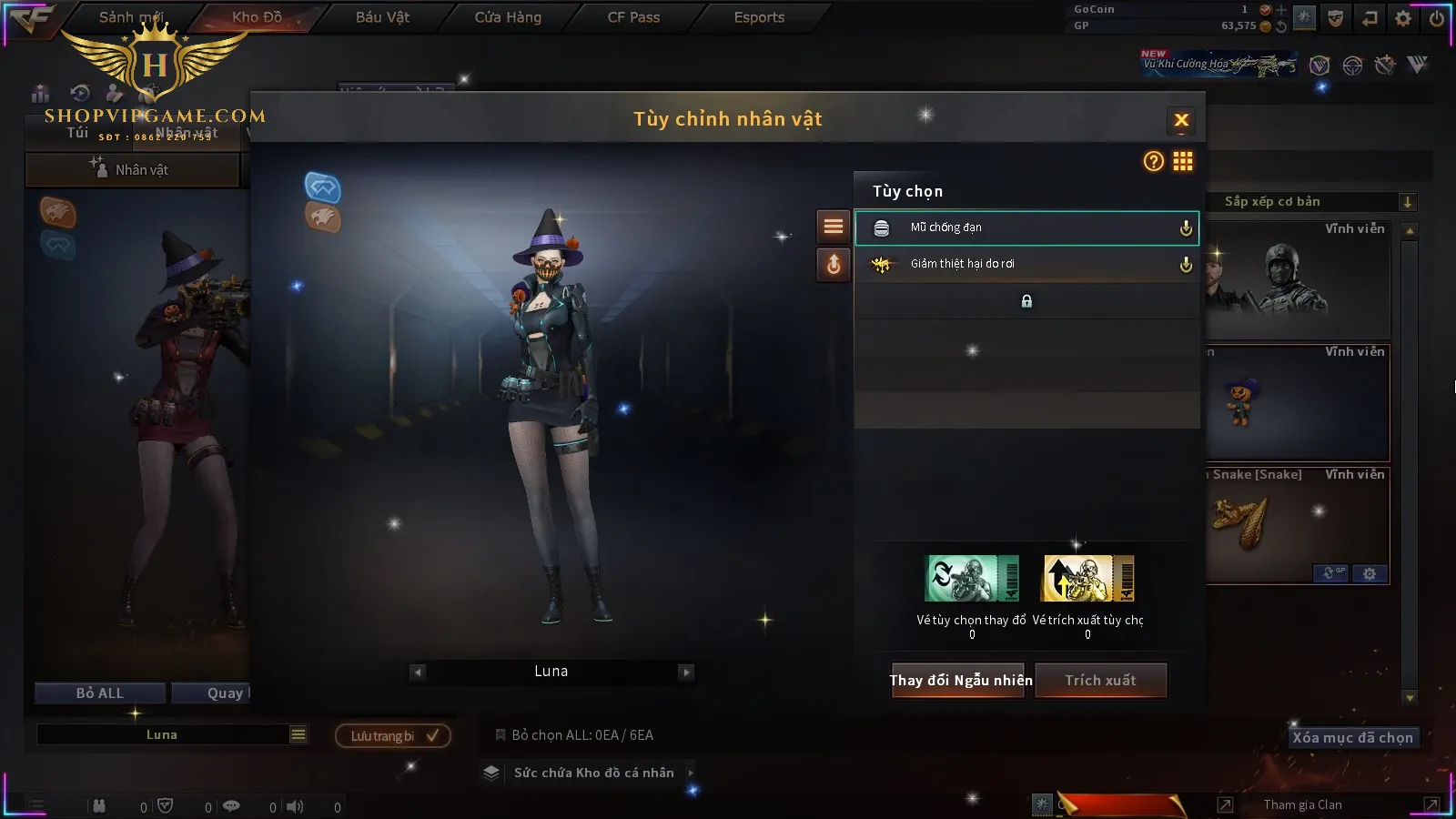This screenshot has width=1456, height=819.
Task: Show the next character with right arrow
Action: click(686, 672)
